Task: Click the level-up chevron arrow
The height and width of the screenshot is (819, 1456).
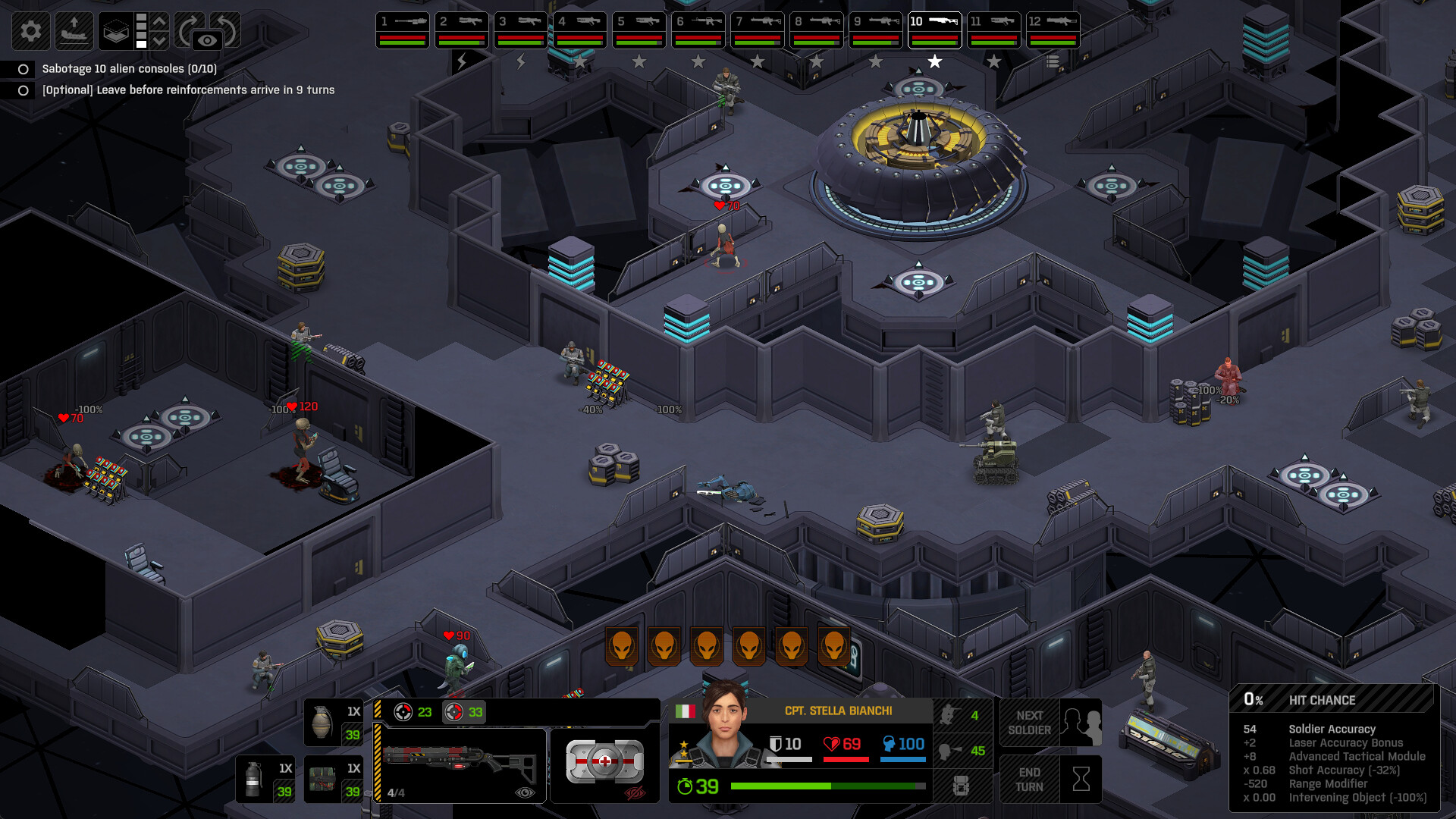Action: (x=158, y=22)
